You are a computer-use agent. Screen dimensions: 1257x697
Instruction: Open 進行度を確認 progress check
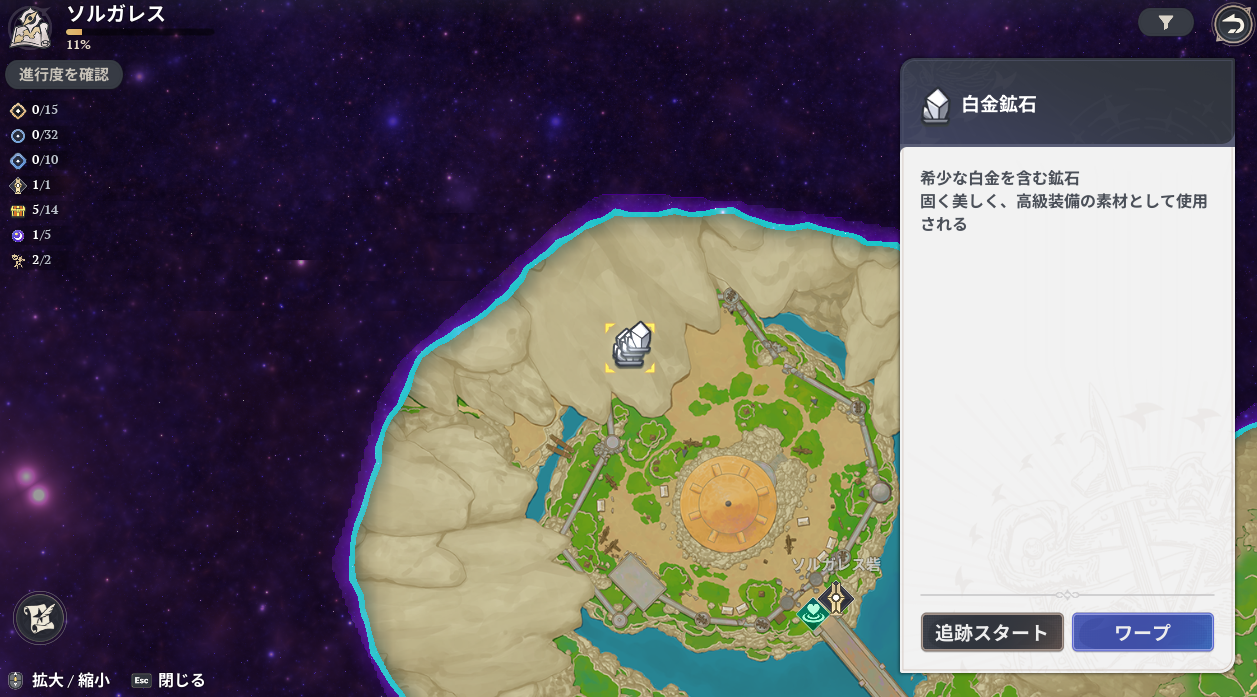click(x=64, y=75)
